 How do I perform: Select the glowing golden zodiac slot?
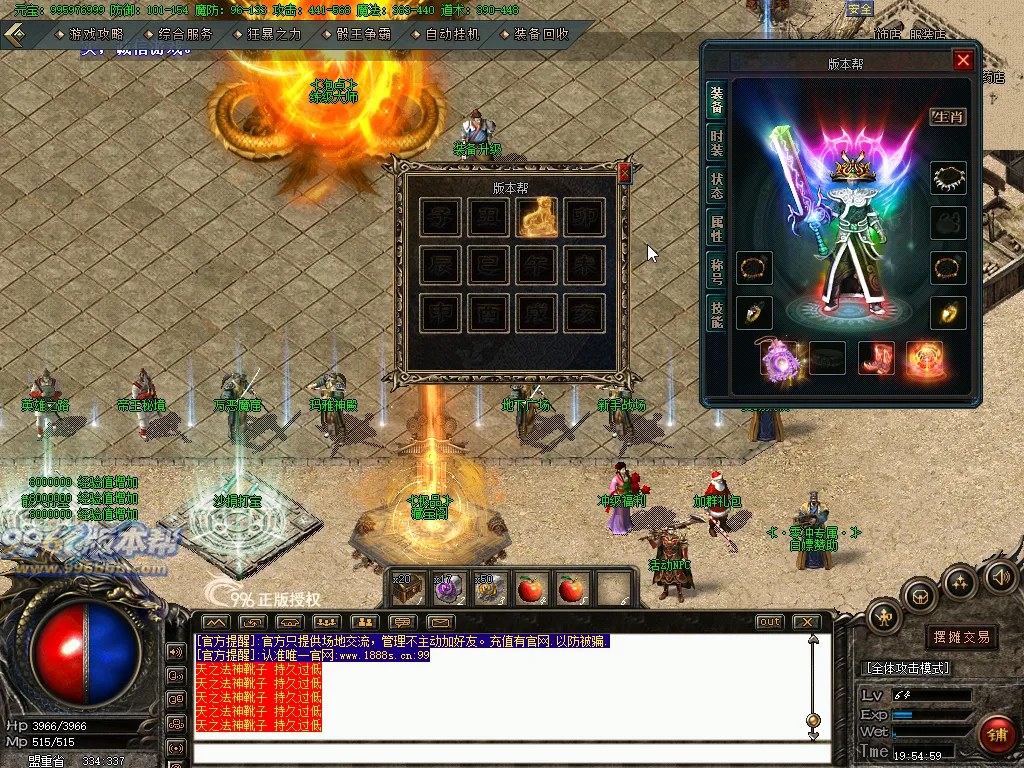(538, 217)
